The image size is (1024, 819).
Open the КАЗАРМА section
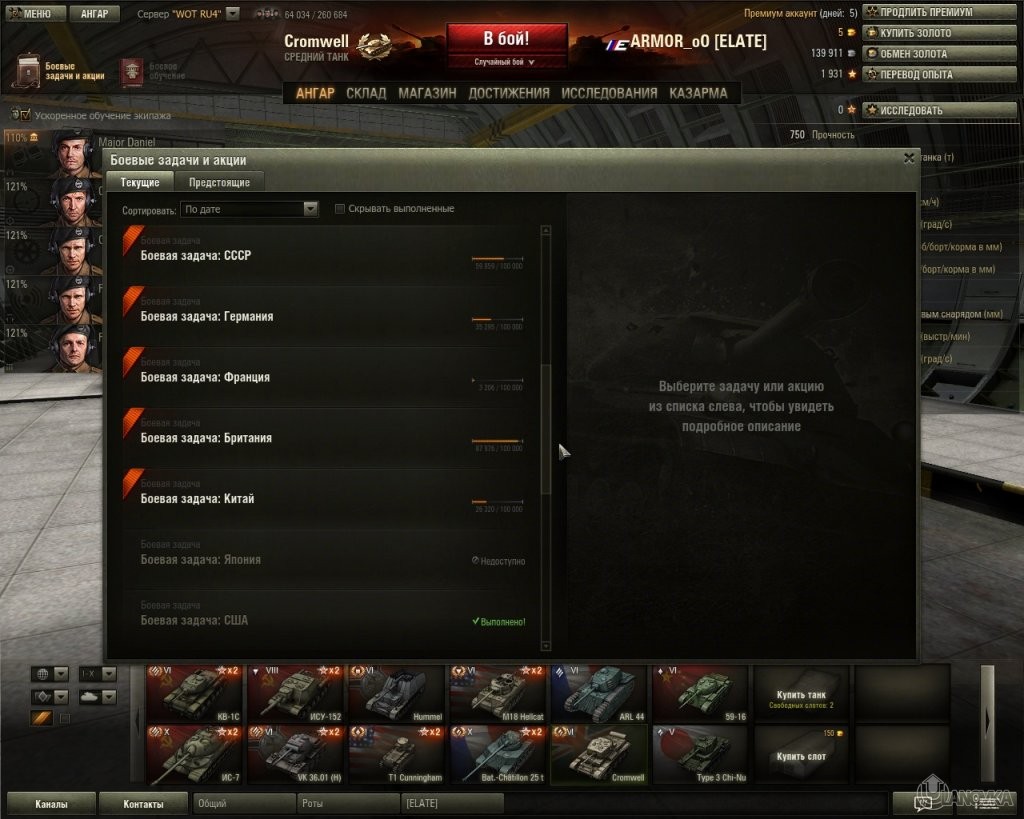tap(698, 93)
